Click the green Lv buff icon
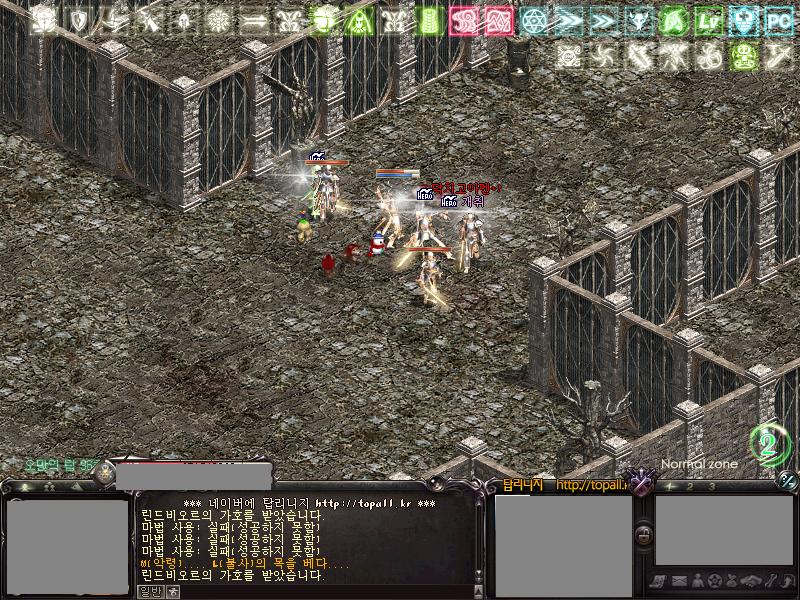Image resolution: width=800 pixels, height=600 pixels. tap(710, 20)
